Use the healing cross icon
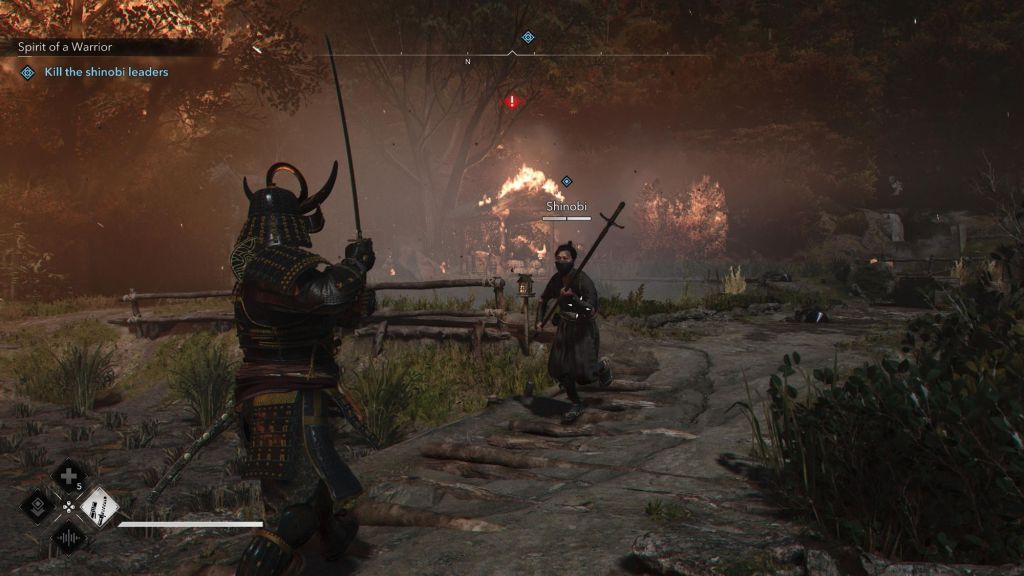Image resolution: width=1024 pixels, height=576 pixels. point(68,476)
